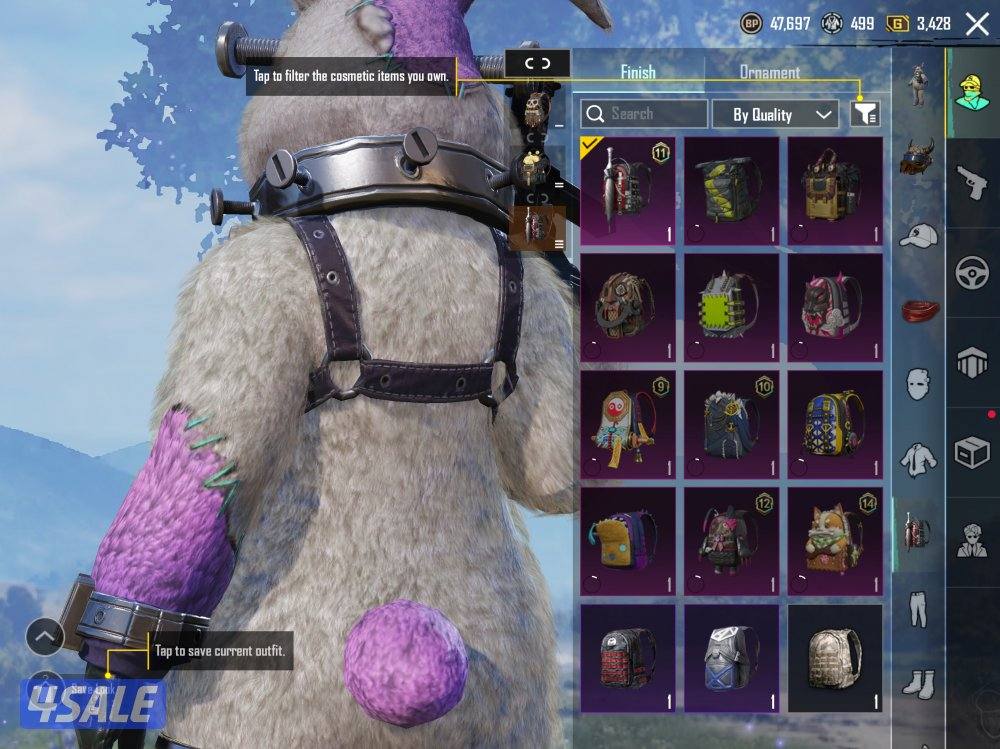Toggle the owned cosmetics filter icon
This screenshot has height=749, width=1000.
click(865, 114)
